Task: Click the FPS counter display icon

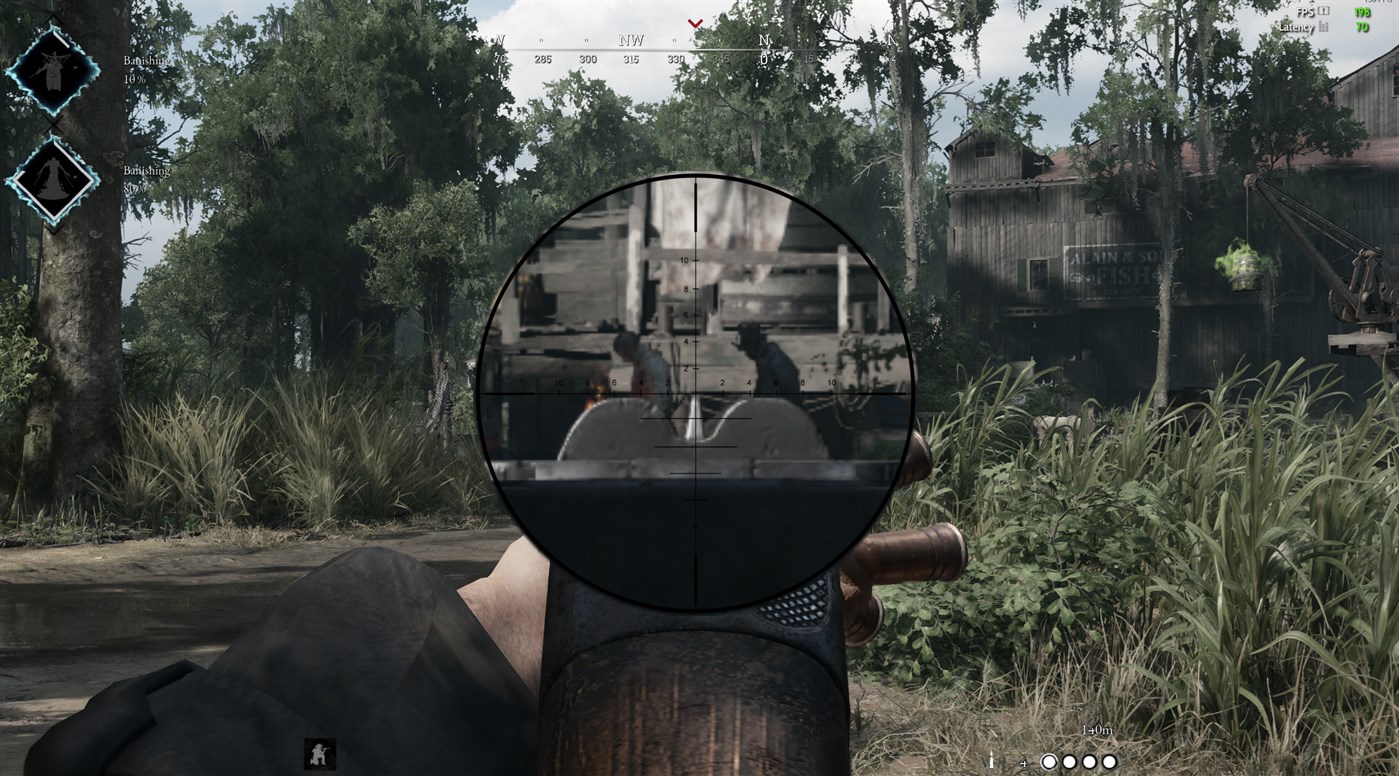Action: pyautogui.click(x=1324, y=10)
